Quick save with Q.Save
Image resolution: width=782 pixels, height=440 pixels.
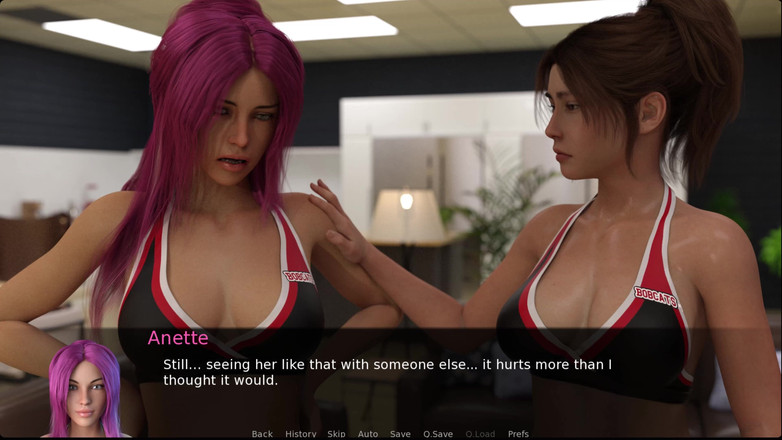click(x=438, y=434)
